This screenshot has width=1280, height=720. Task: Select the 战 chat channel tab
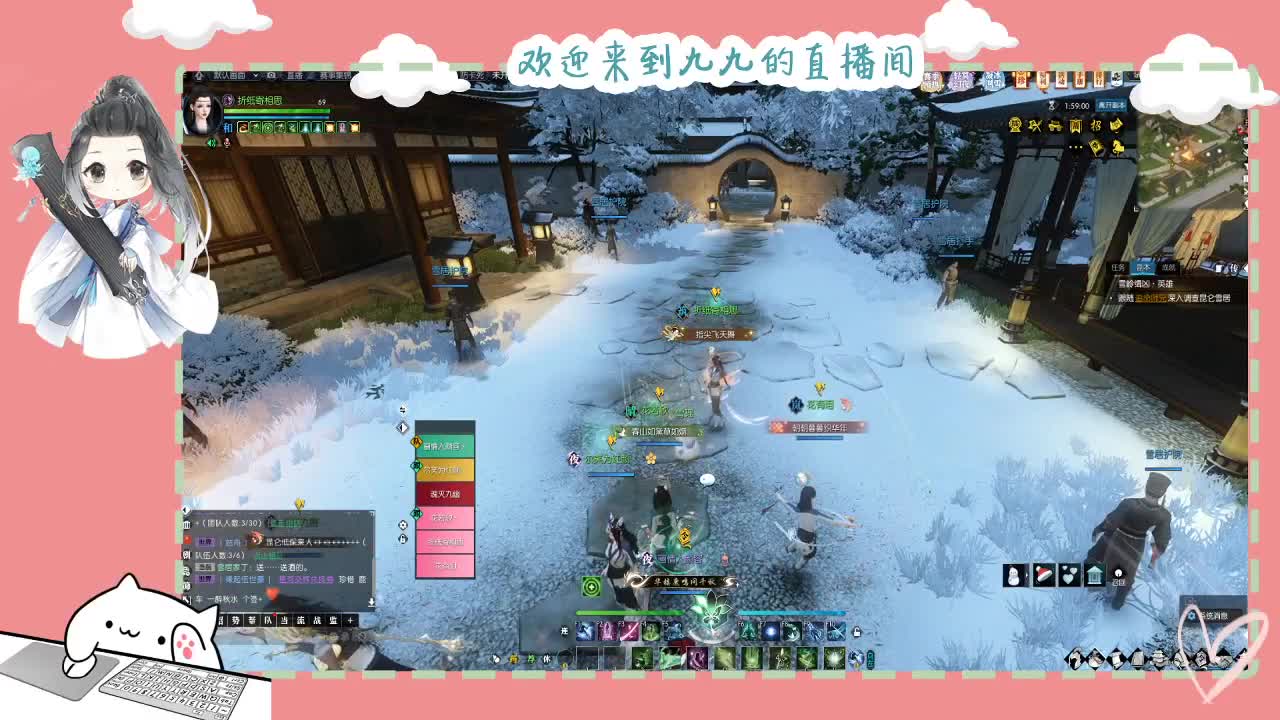(x=316, y=620)
